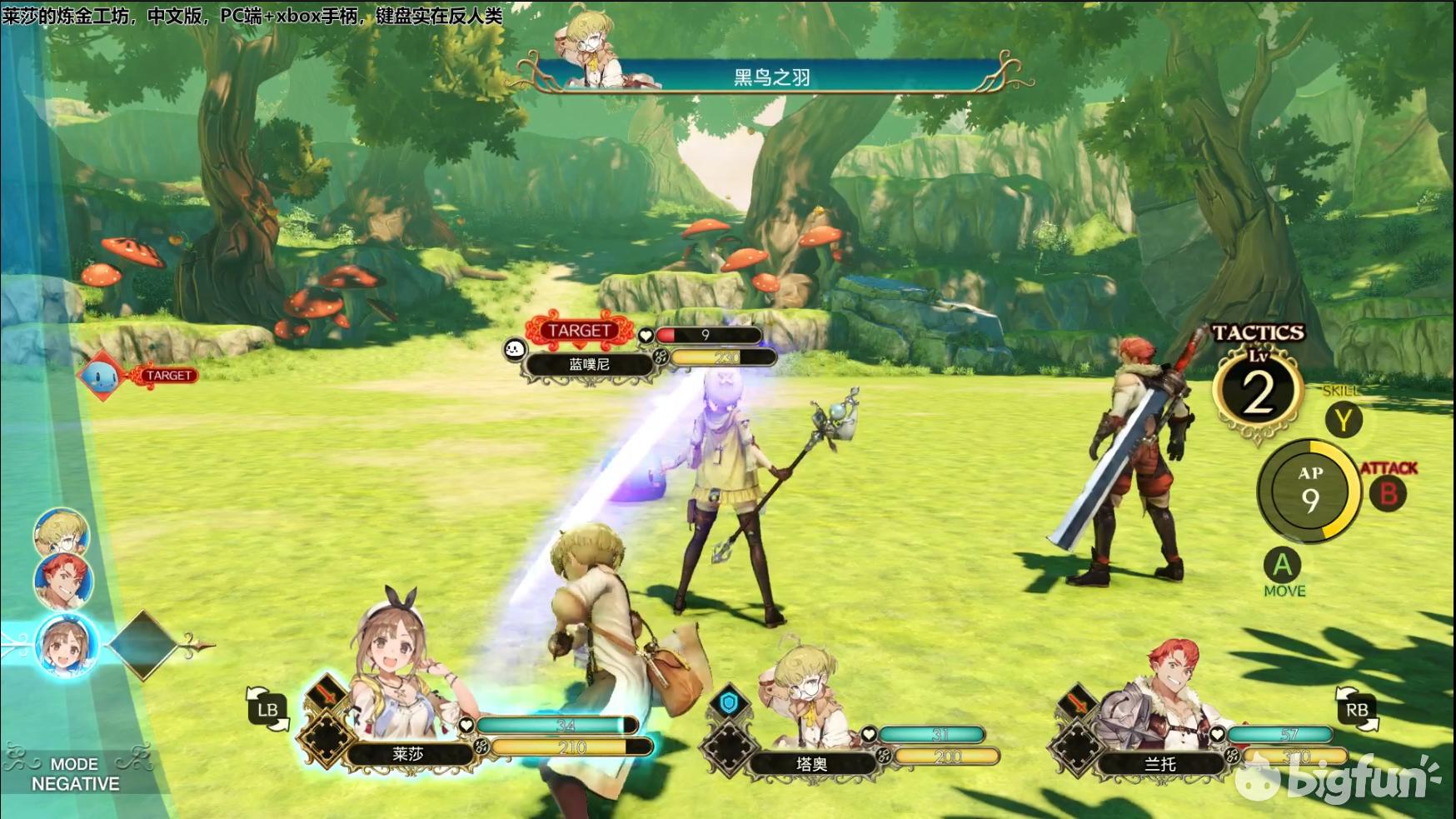Screen dimensions: 1456x819
Task: Click Tao's blond turn-order portrait
Action: pos(61,532)
